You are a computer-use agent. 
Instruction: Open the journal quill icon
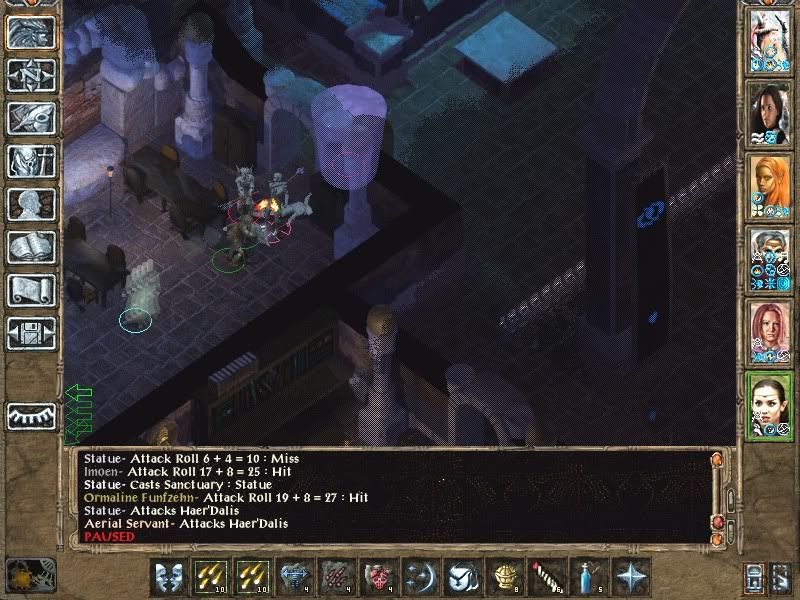pyautogui.click(x=31, y=118)
